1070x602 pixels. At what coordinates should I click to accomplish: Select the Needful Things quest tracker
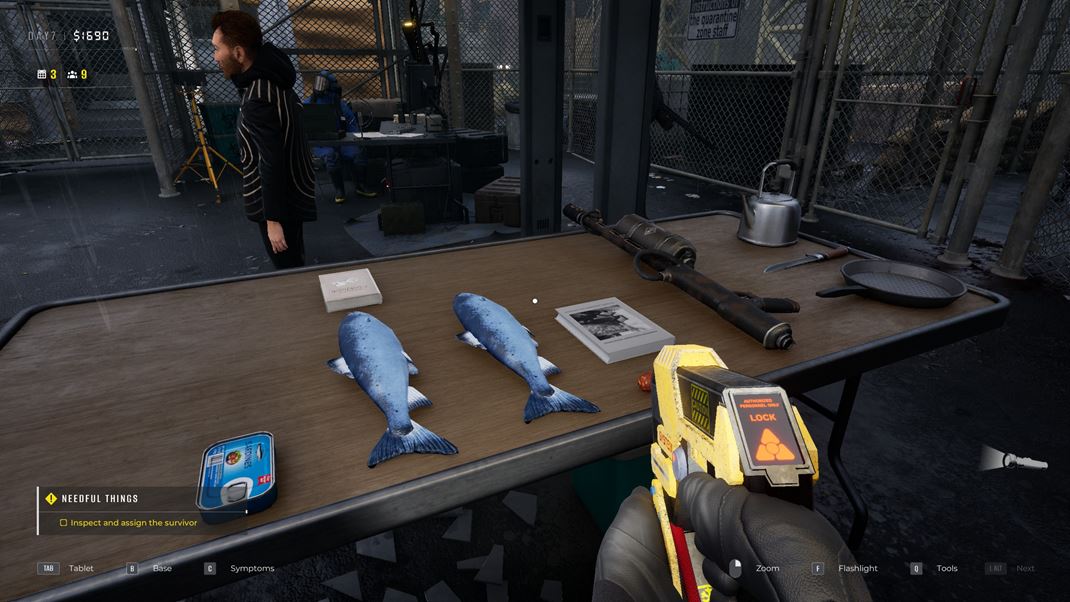[x=99, y=498]
